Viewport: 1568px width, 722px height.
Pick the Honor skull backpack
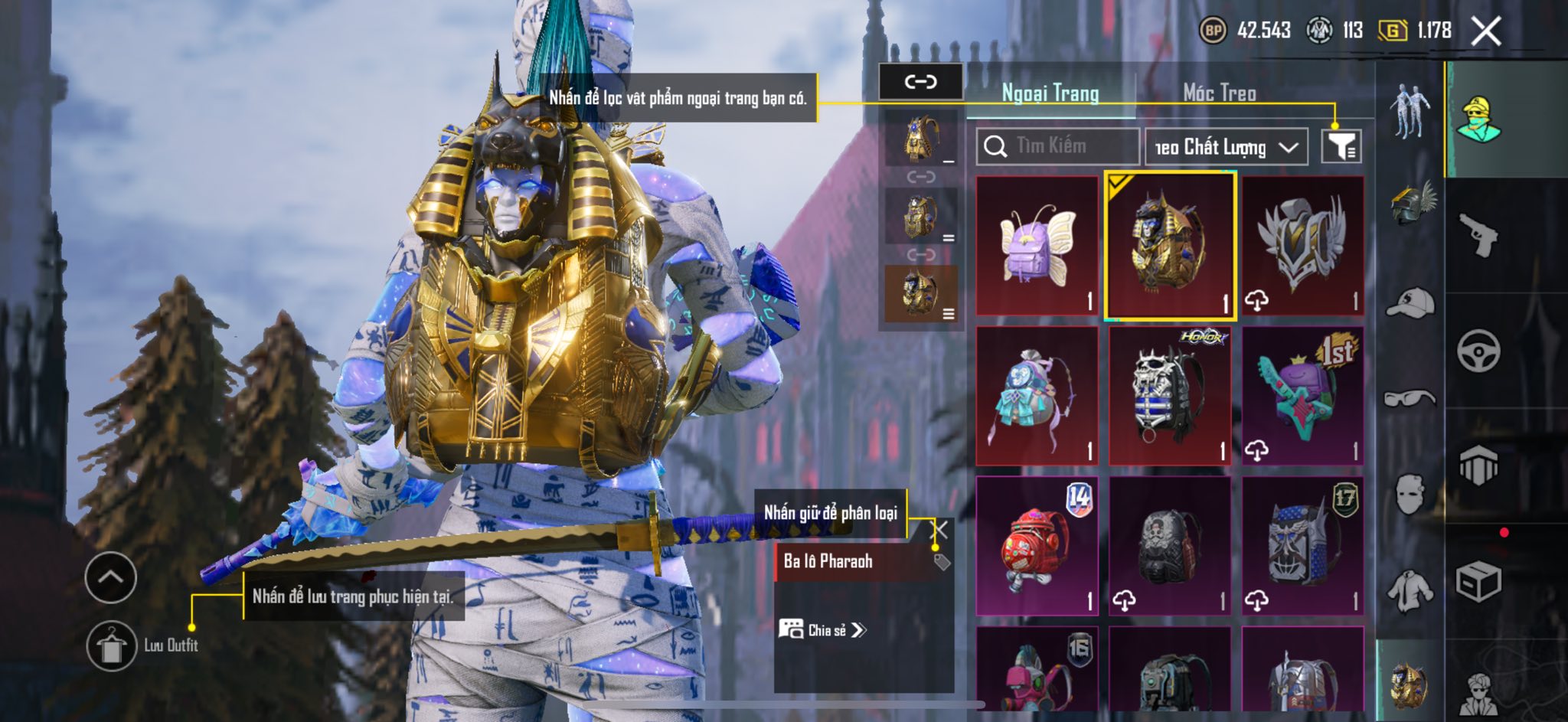1170,396
